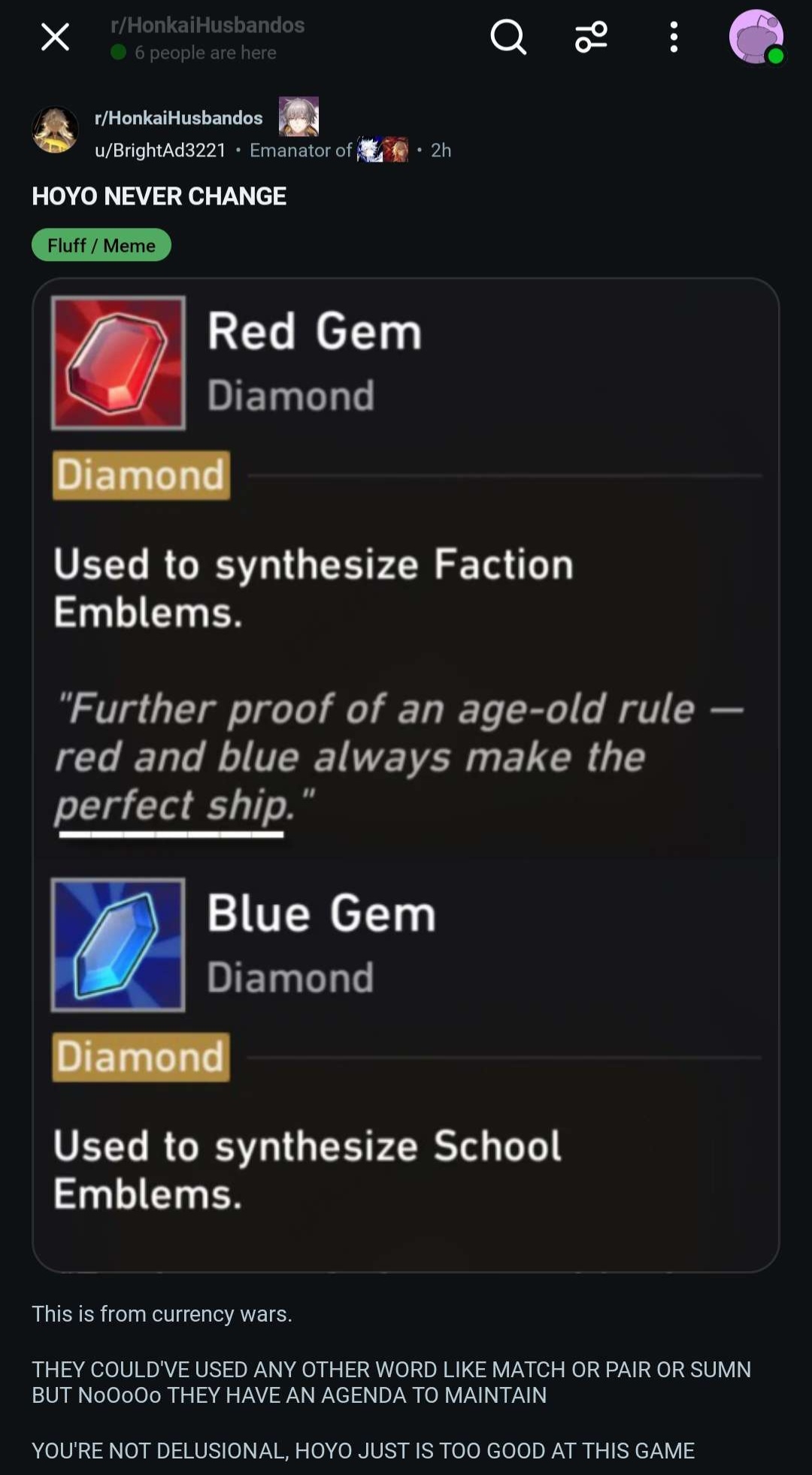The height and width of the screenshot is (1475, 812).
Task: Close the post with the X button
Action: [x=55, y=37]
